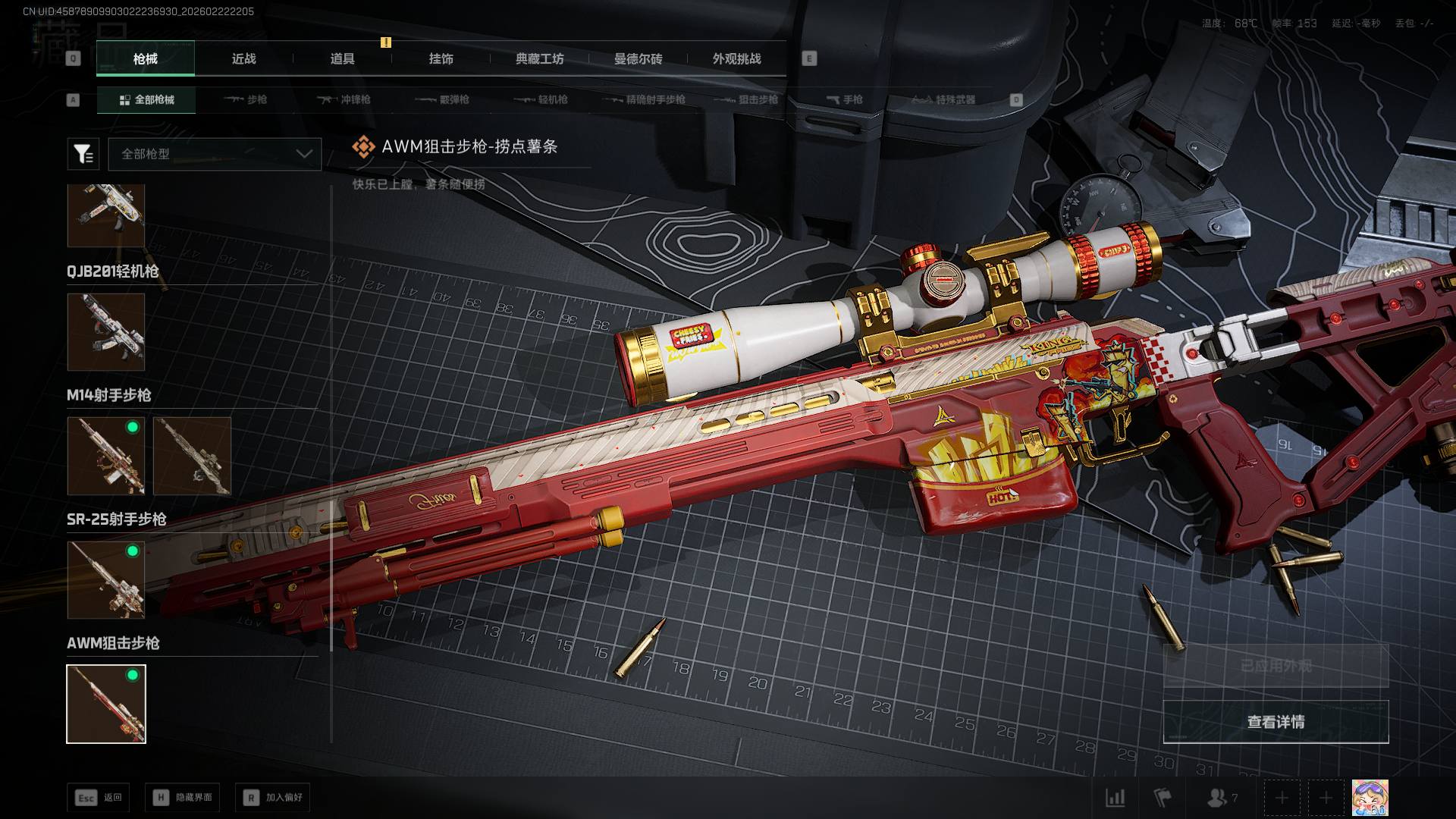Open the 典藏工坊 workshop tab

pyautogui.click(x=539, y=59)
